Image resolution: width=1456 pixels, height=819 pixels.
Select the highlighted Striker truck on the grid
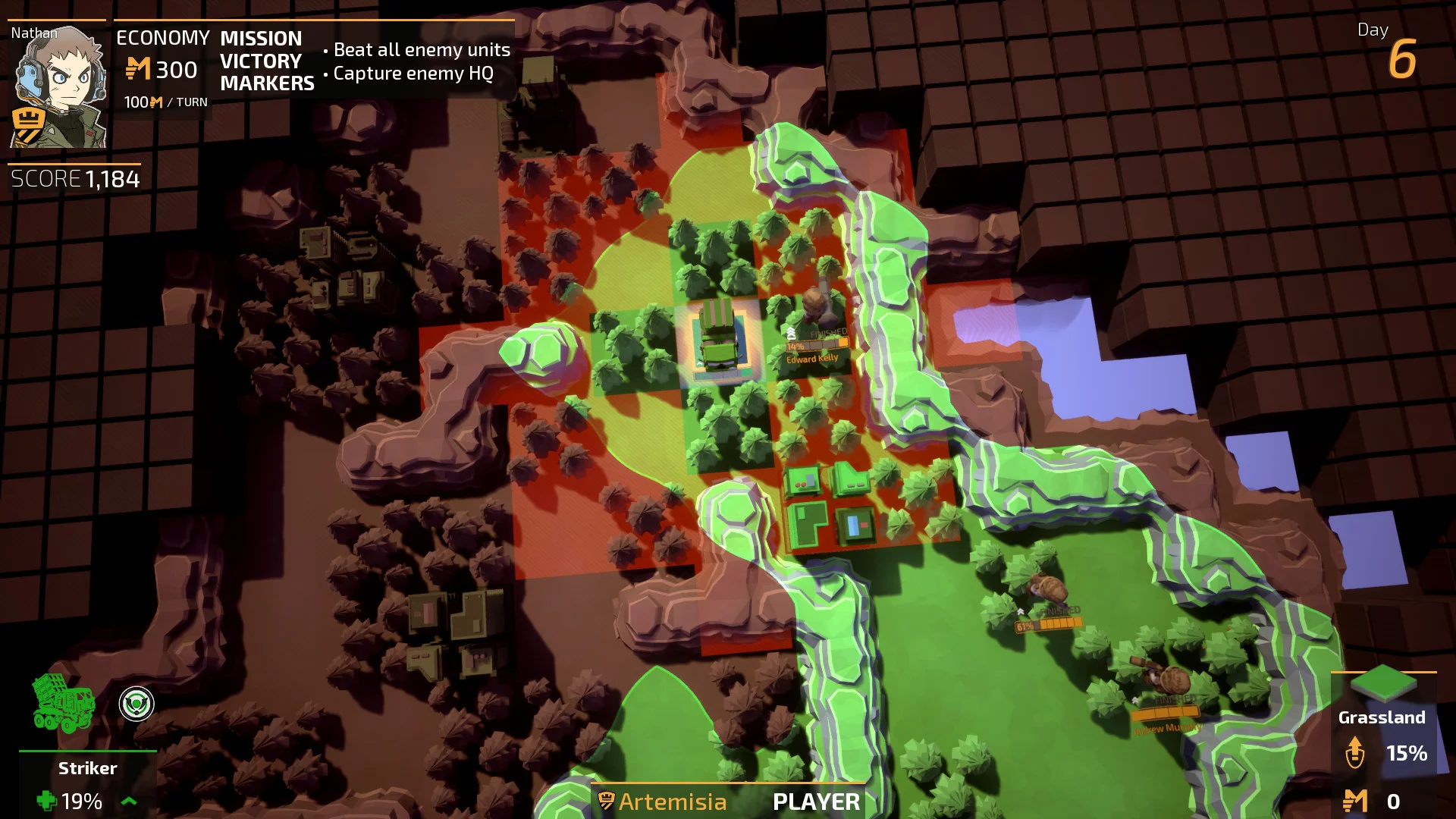717,339
